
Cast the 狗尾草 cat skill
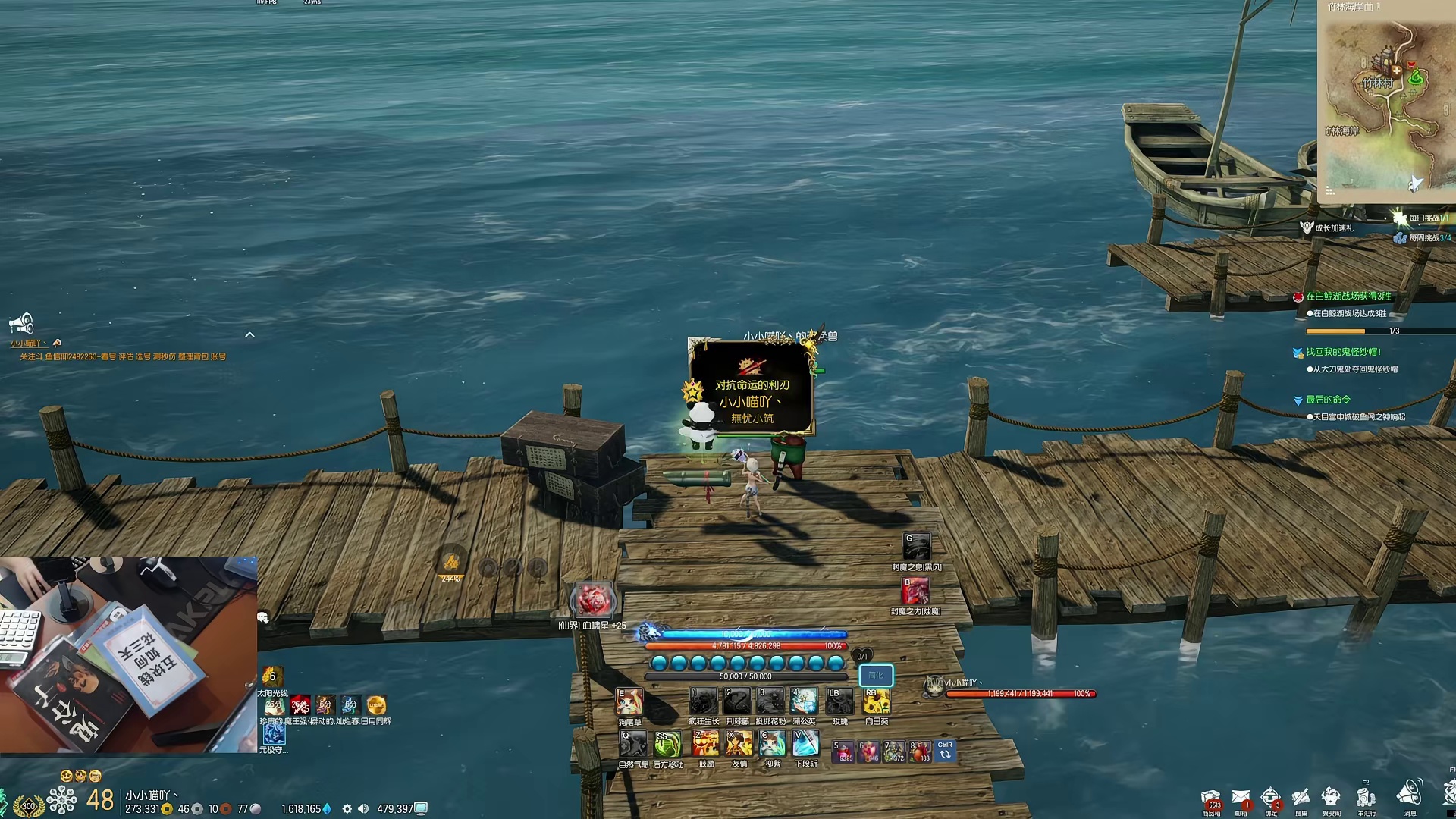coord(629,702)
